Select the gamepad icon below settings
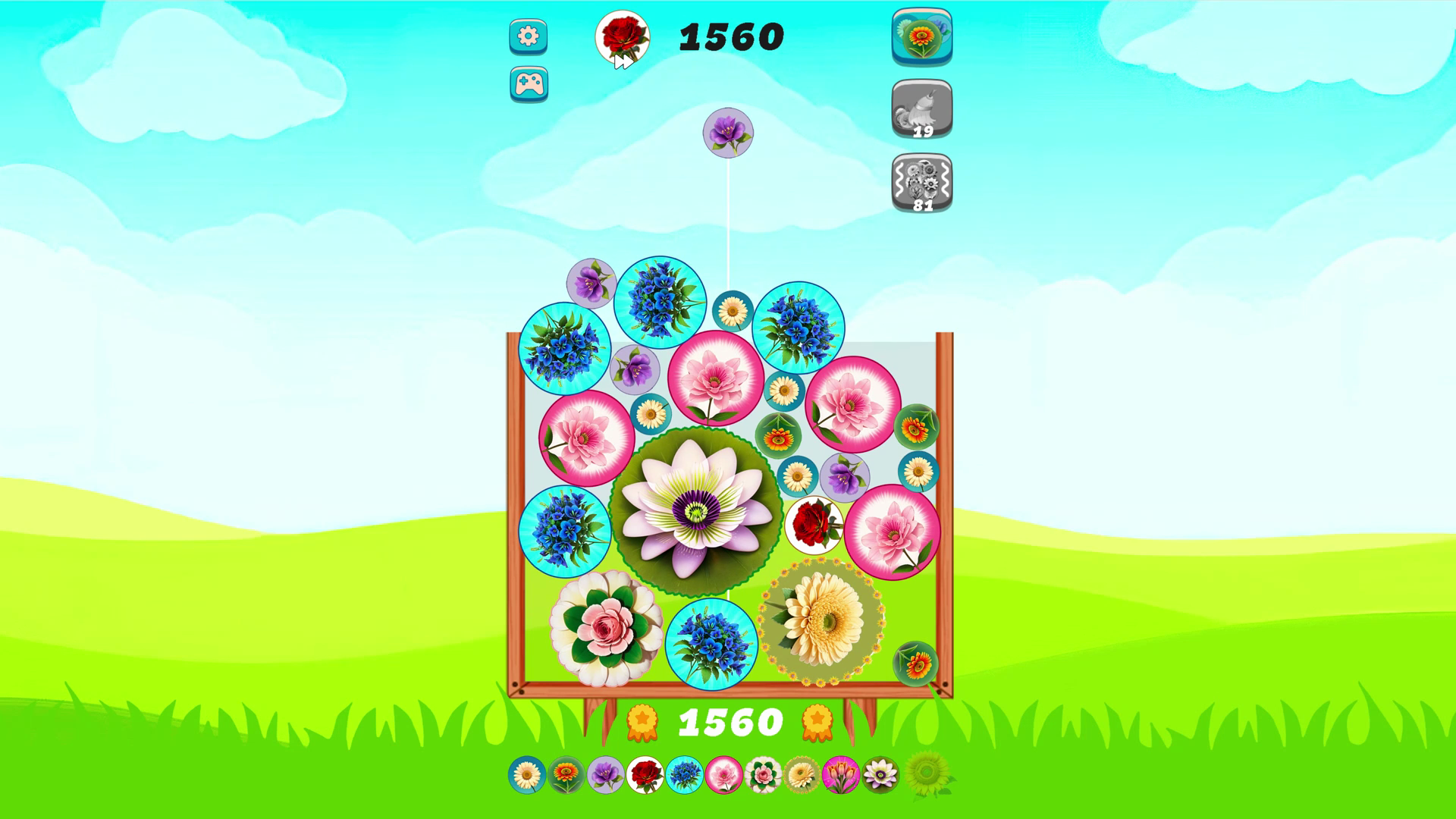Screen dimensions: 1456x819 [528, 83]
